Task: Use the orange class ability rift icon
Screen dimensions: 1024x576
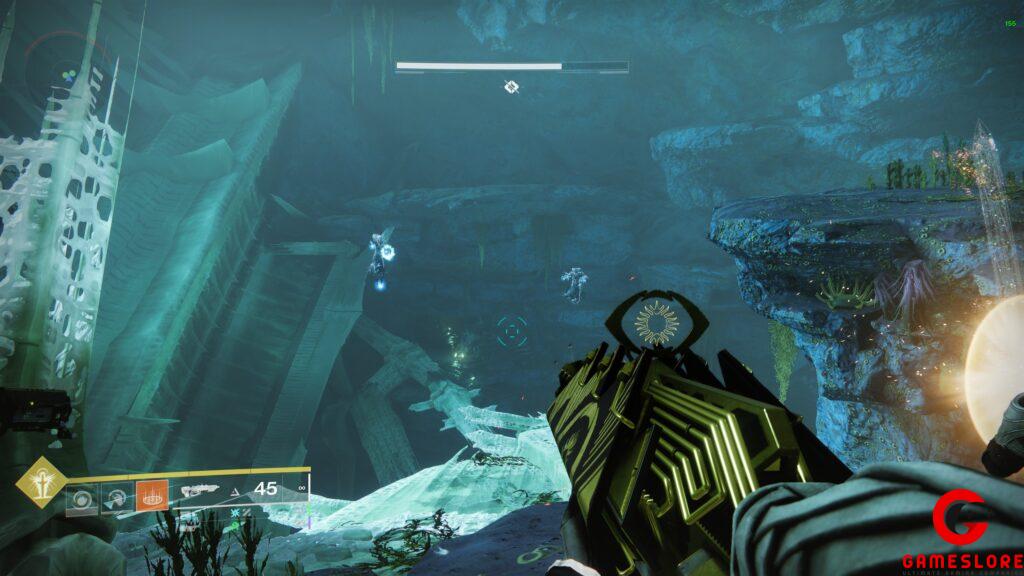Action: 151,495
